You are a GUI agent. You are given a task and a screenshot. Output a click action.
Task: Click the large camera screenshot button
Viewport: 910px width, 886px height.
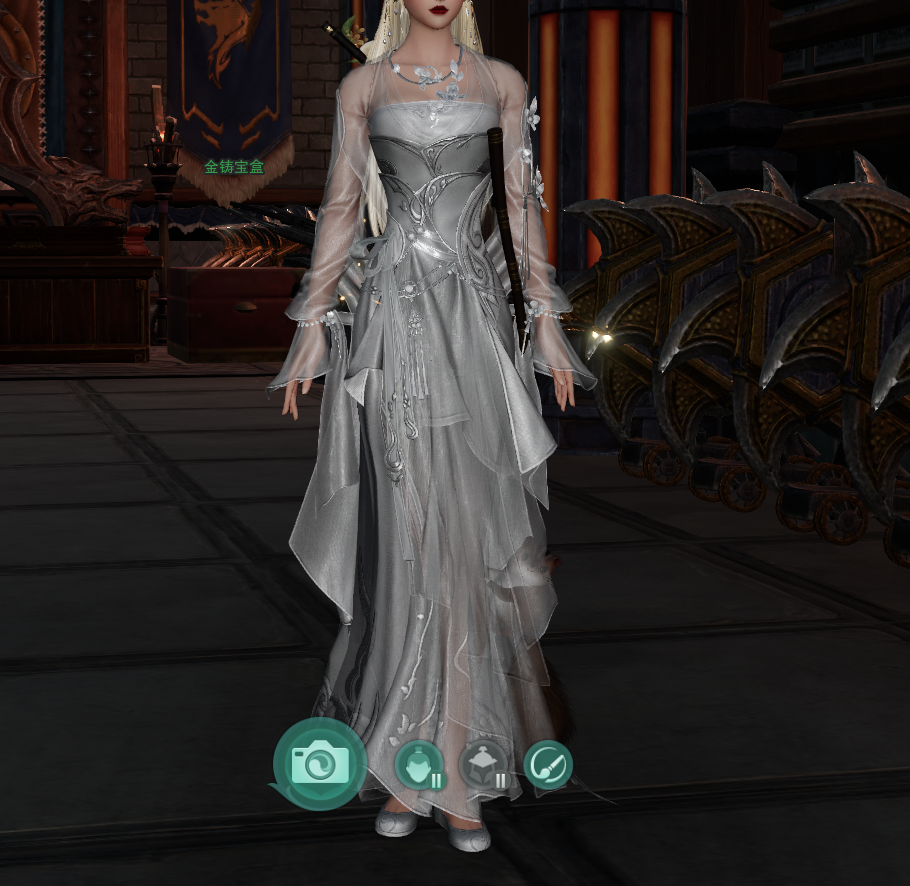pyautogui.click(x=320, y=765)
